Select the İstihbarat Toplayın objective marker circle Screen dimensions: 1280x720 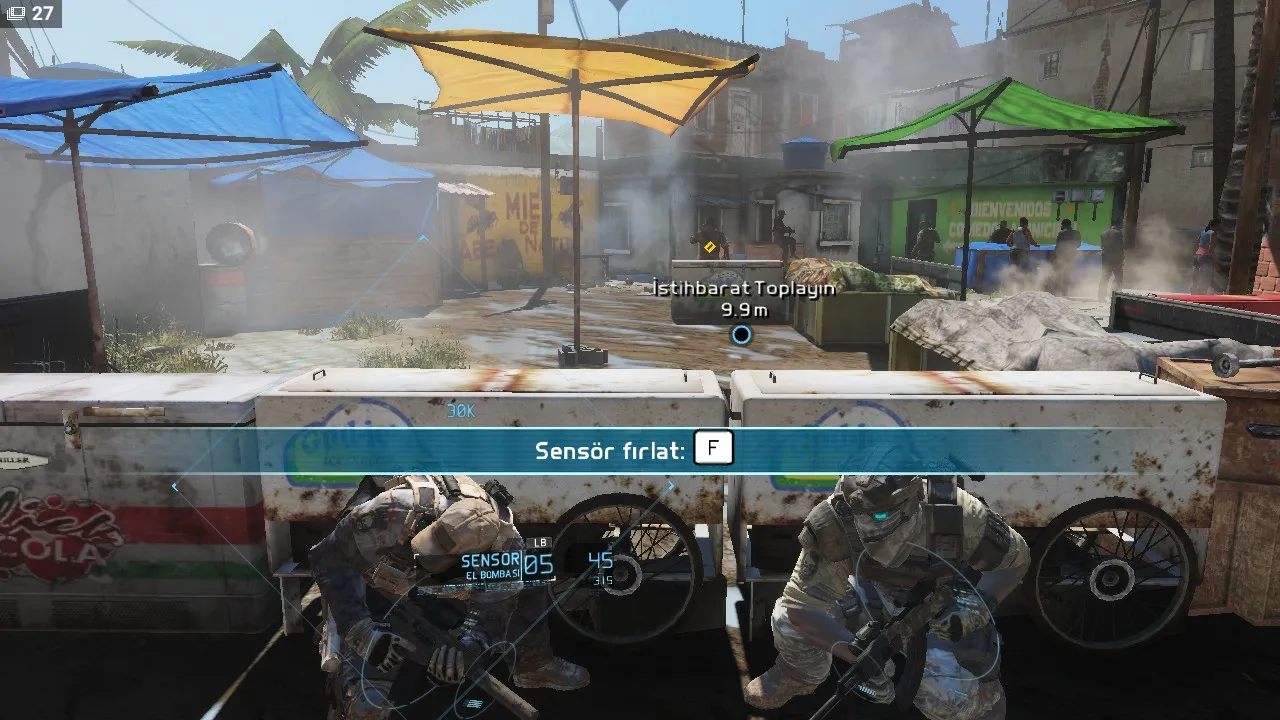pos(741,335)
